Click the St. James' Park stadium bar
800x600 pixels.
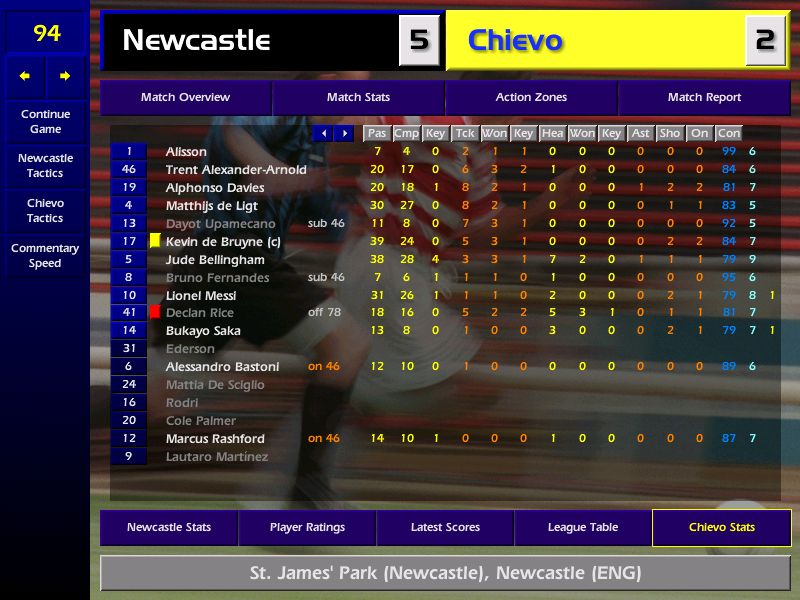pos(445,574)
